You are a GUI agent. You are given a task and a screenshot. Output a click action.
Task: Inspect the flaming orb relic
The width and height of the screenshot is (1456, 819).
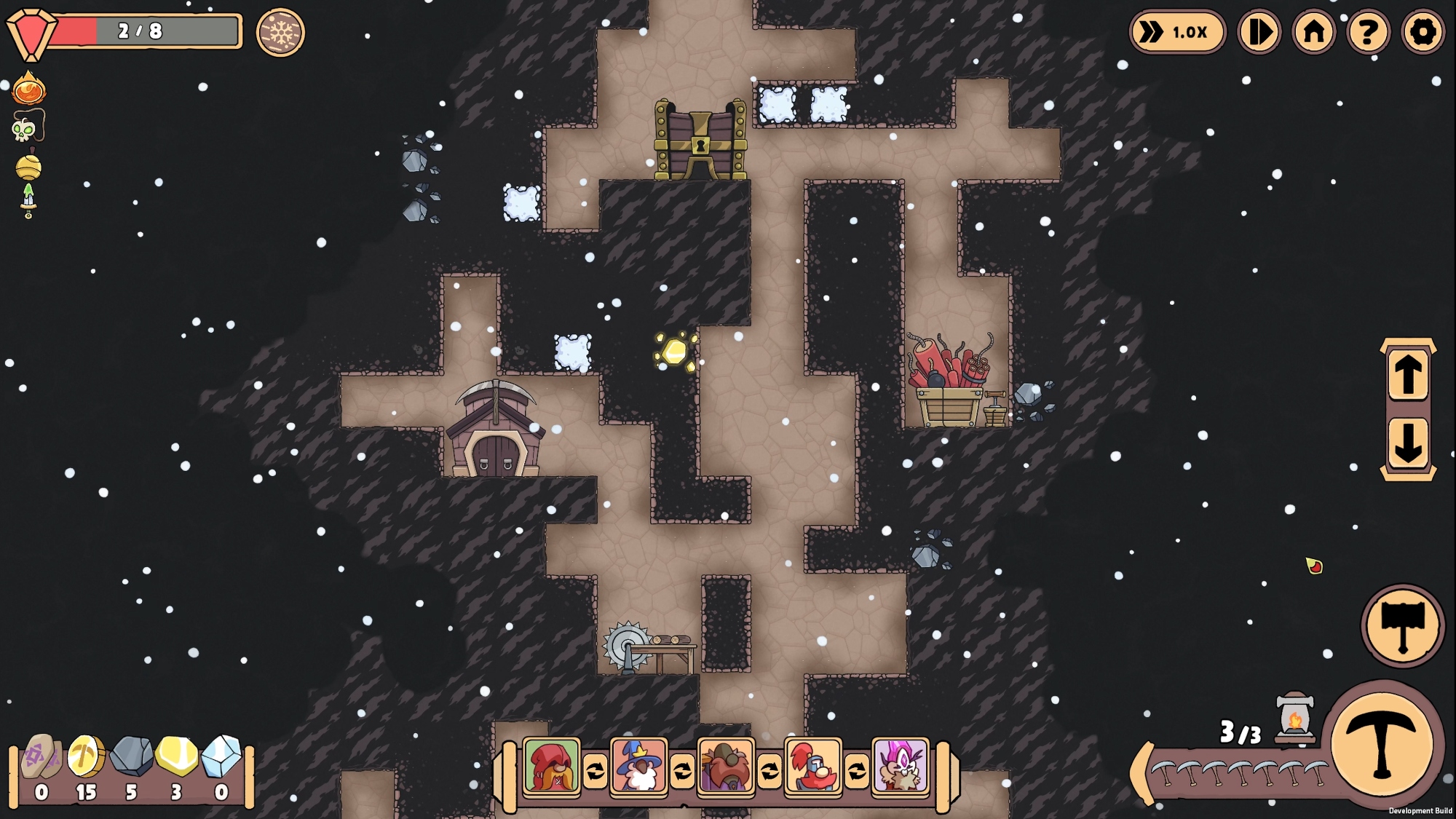click(x=29, y=90)
